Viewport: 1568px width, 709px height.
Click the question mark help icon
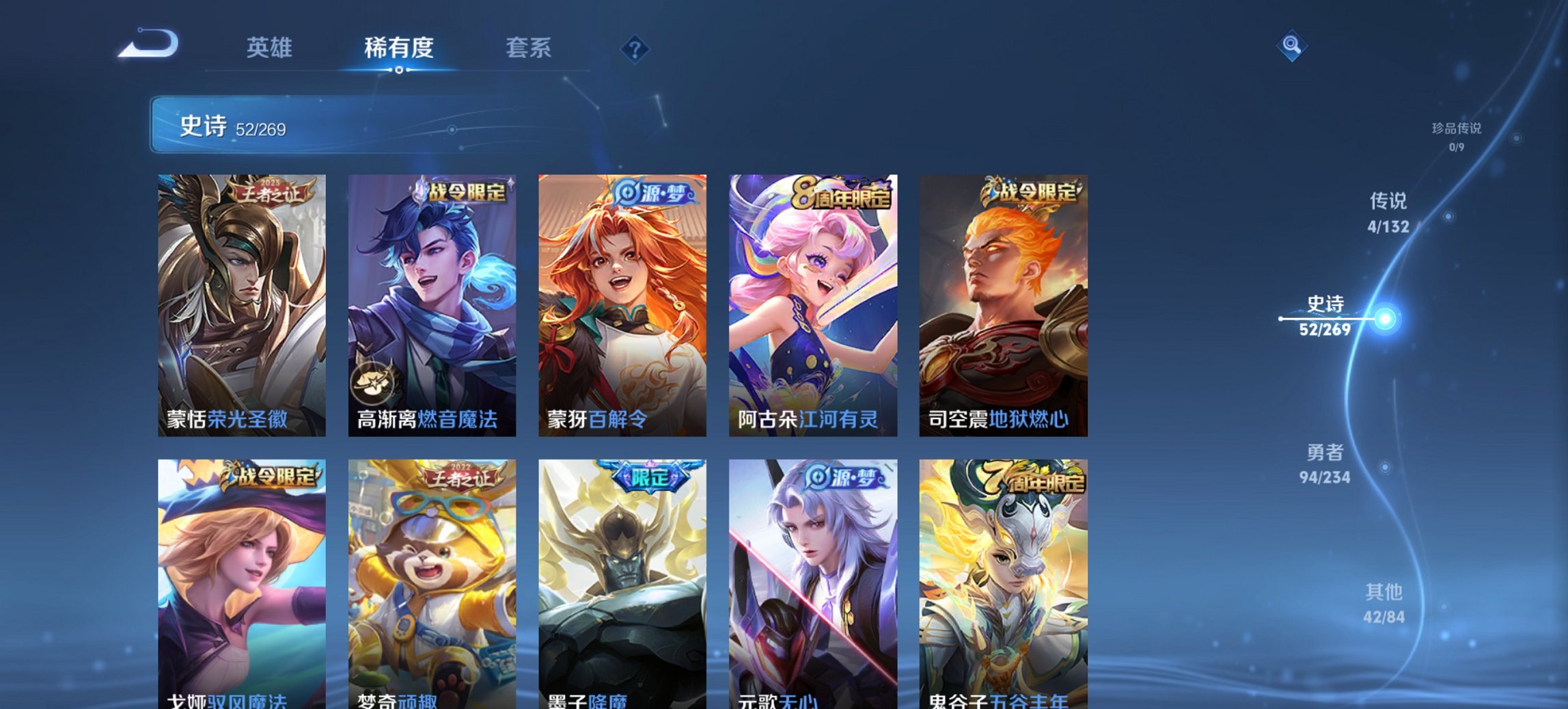(635, 48)
